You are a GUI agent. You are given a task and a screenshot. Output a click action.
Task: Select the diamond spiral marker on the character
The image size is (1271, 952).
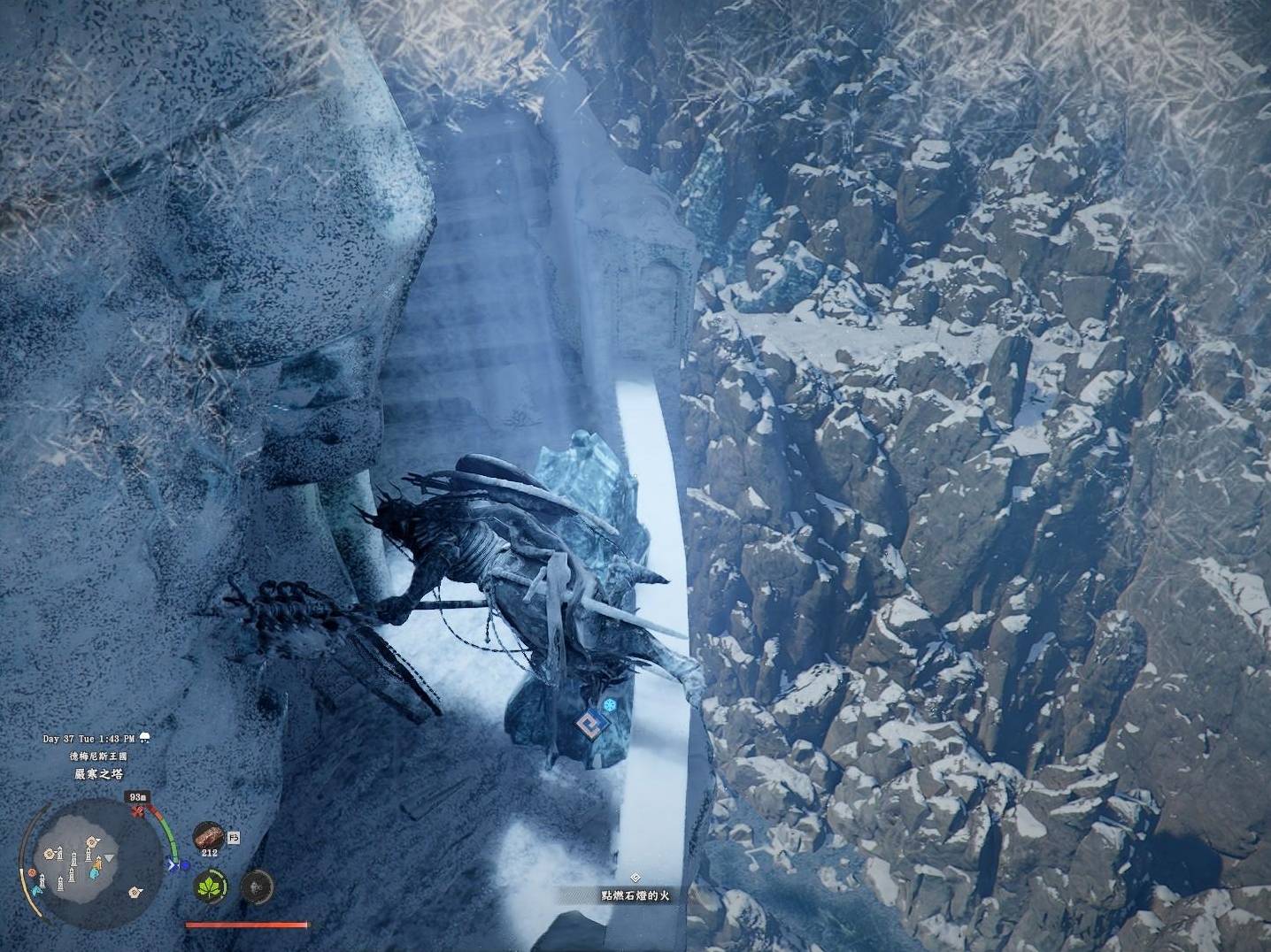pyautogui.click(x=585, y=726)
